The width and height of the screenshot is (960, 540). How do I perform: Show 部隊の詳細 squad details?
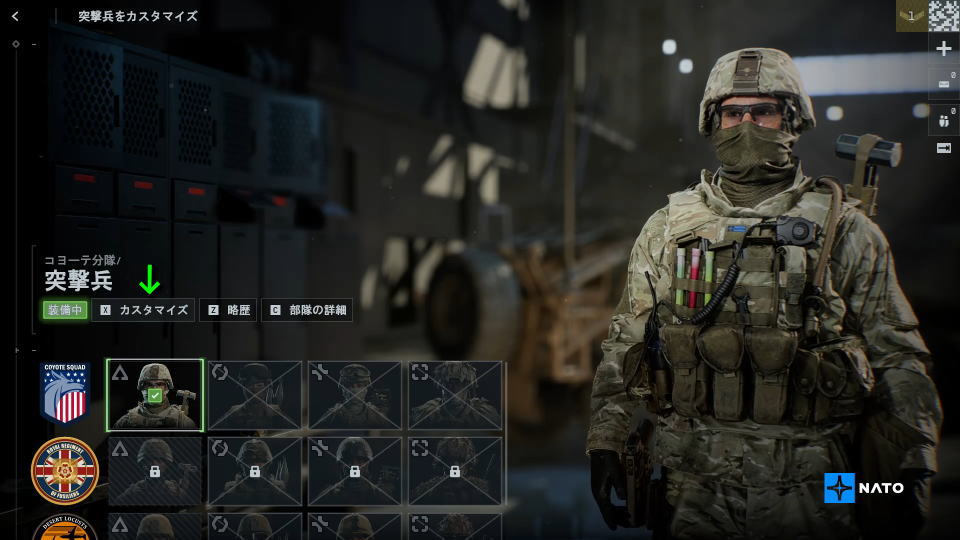coord(307,310)
